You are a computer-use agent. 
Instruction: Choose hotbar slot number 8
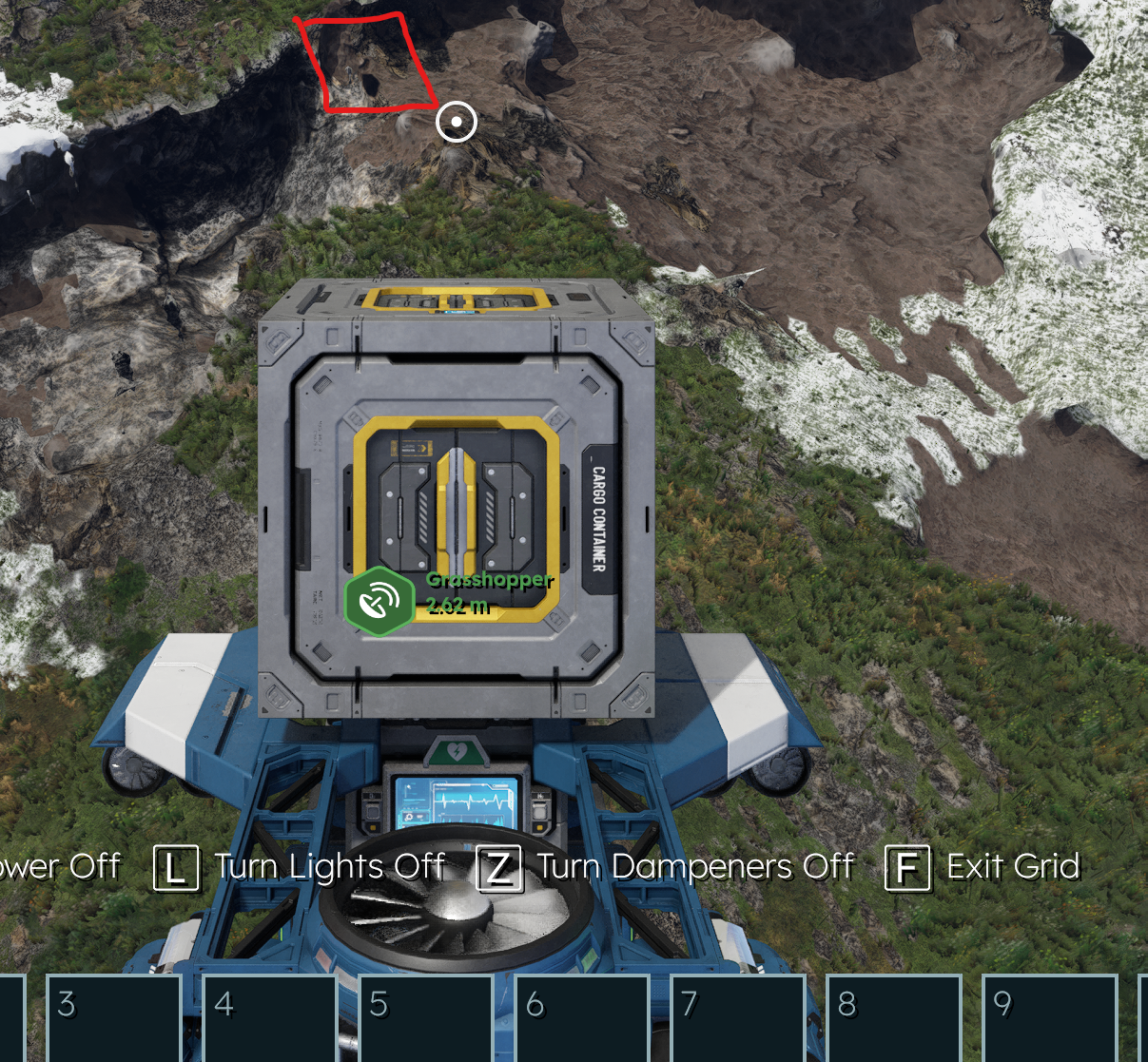[894, 1018]
